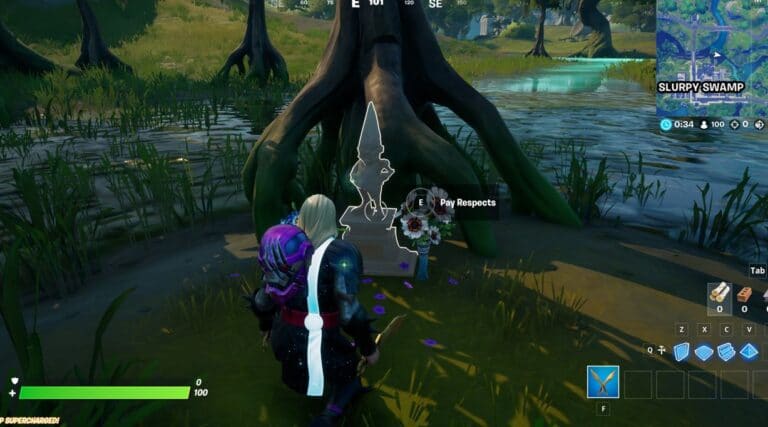The height and width of the screenshot is (427, 768).
Task: Select the wall building piece
Action: pos(682,351)
